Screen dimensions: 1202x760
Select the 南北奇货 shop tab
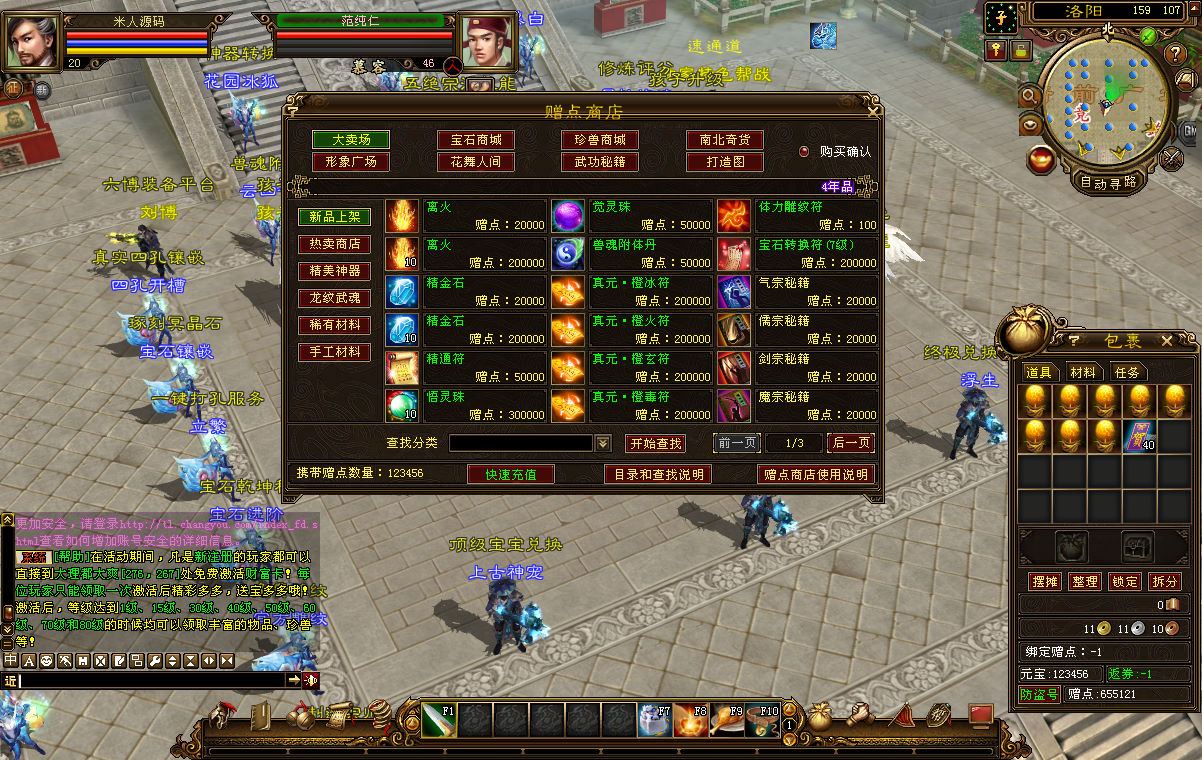click(725, 140)
